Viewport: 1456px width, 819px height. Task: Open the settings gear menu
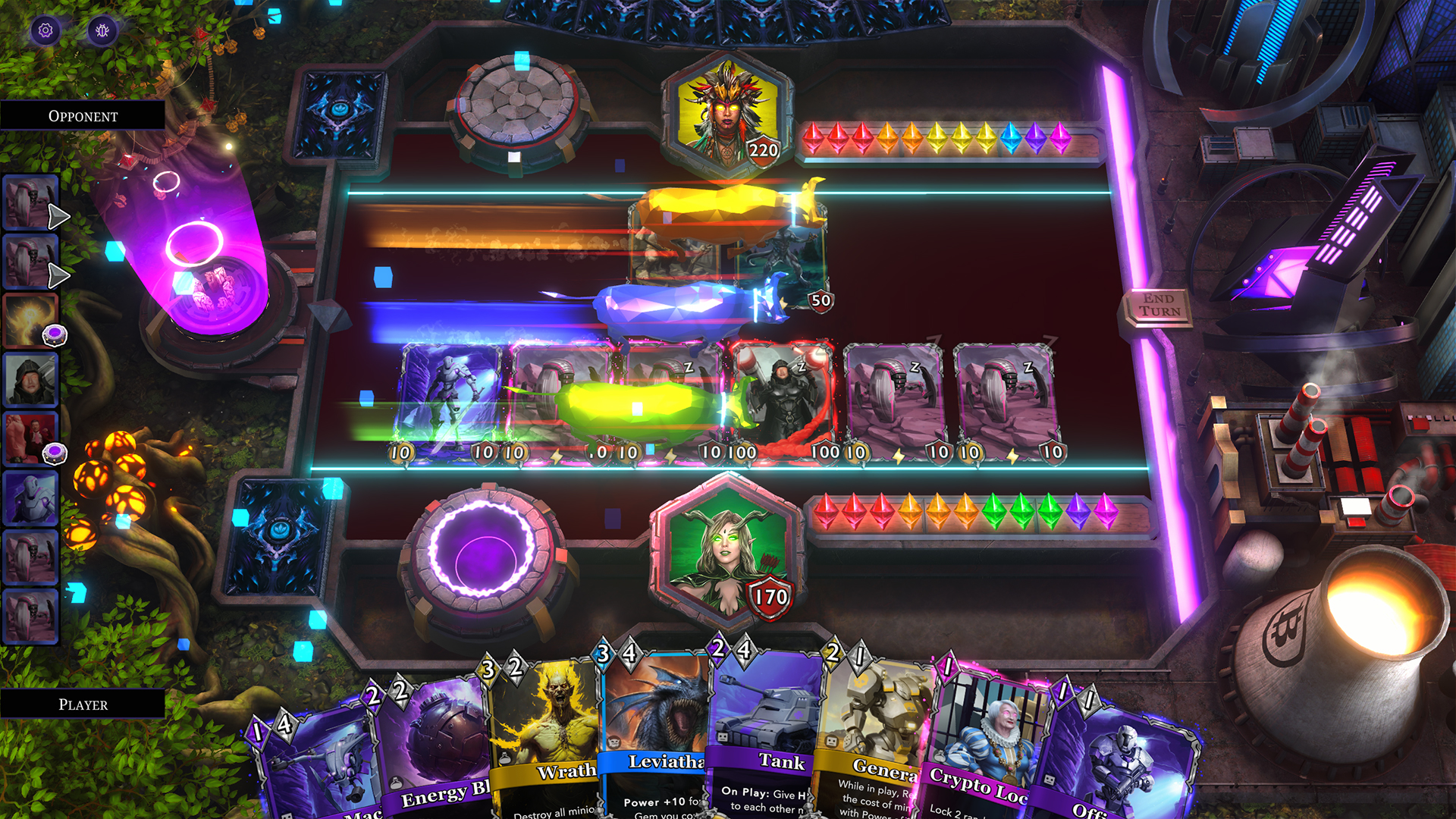click(x=45, y=30)
